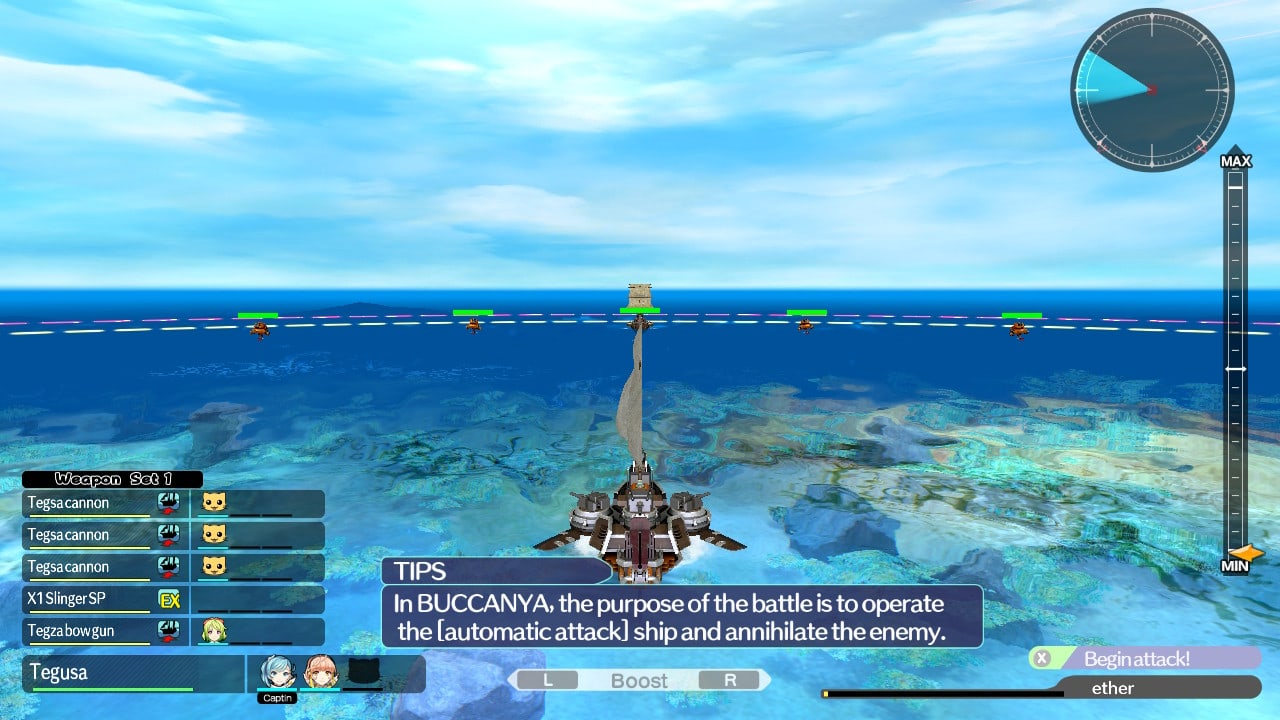
Task: Select the pink-haired crew member portrait
Action: pos(320,670)
